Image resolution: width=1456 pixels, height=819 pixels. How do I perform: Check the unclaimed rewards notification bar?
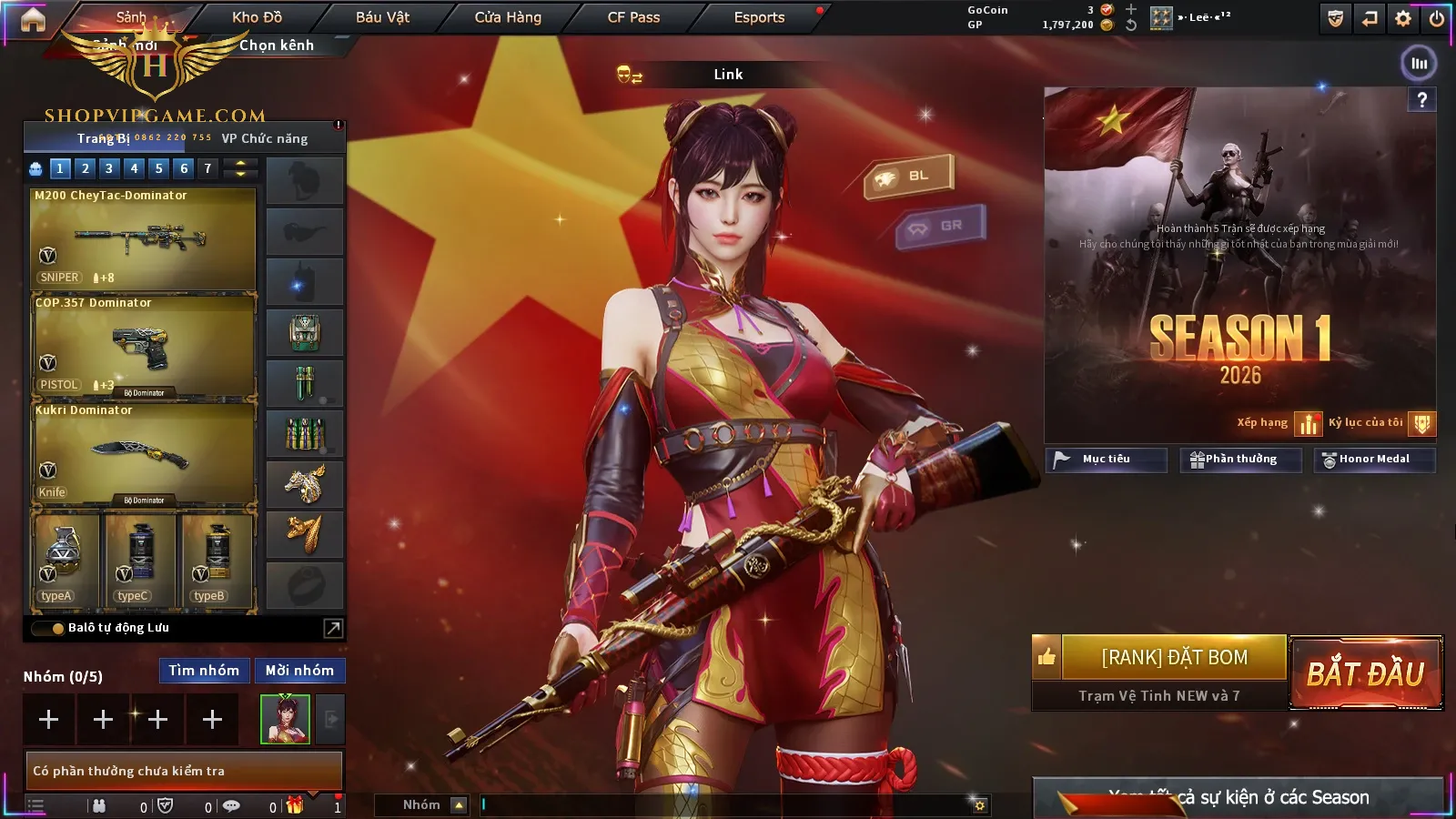pyautogui.click(x=184, y=771)
